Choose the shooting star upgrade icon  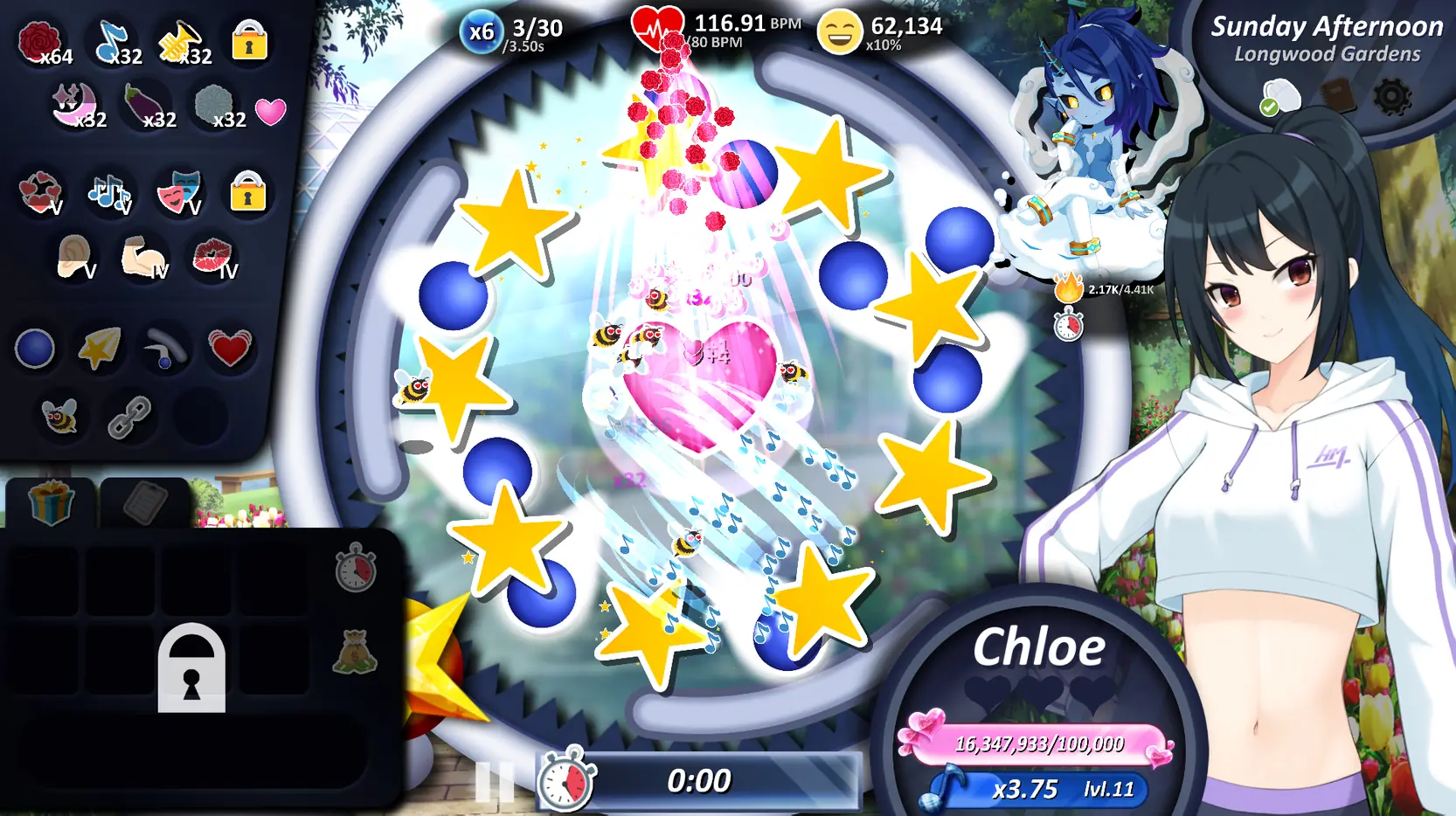100,349
